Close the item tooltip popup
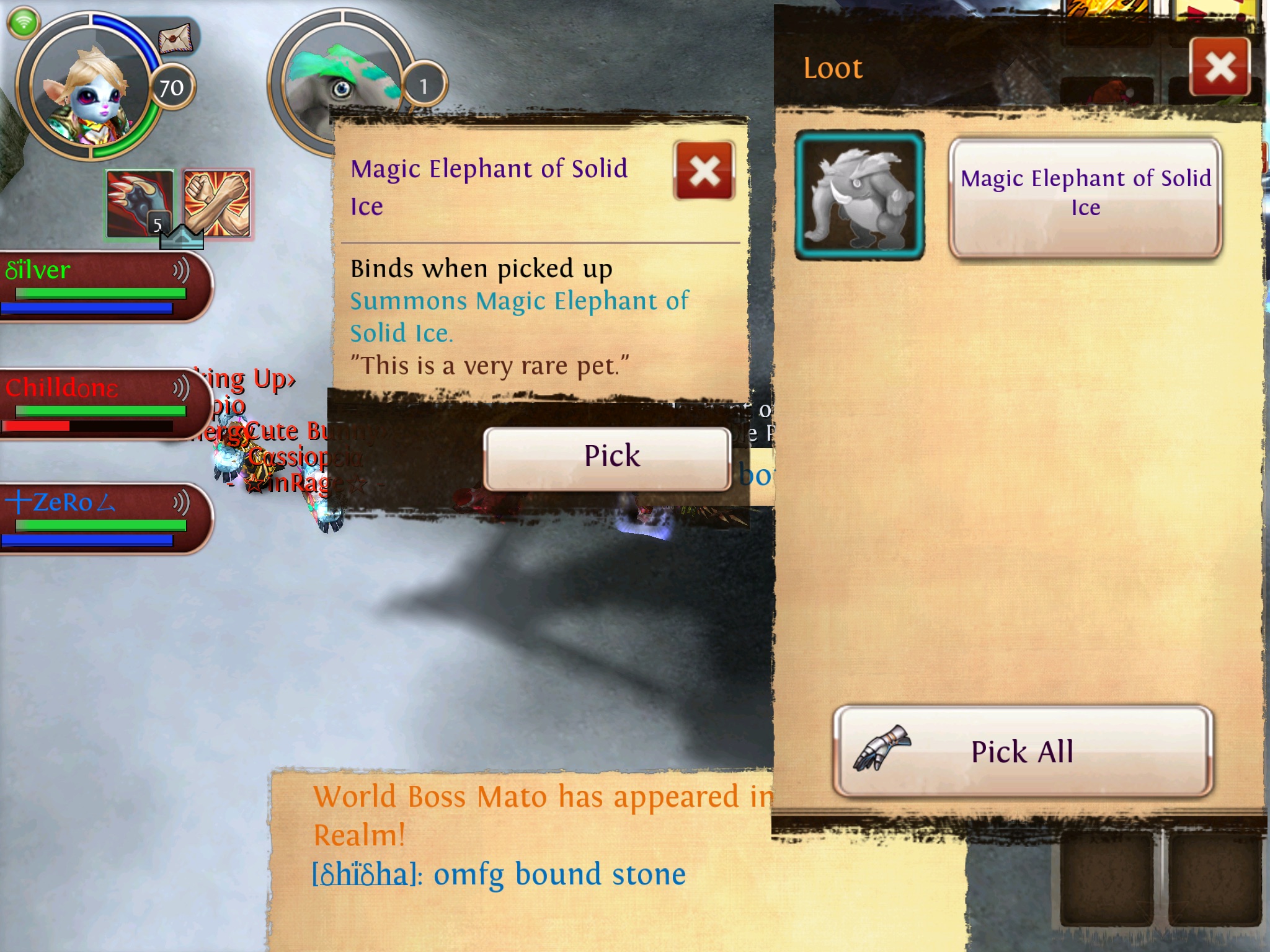 [704, 172]
